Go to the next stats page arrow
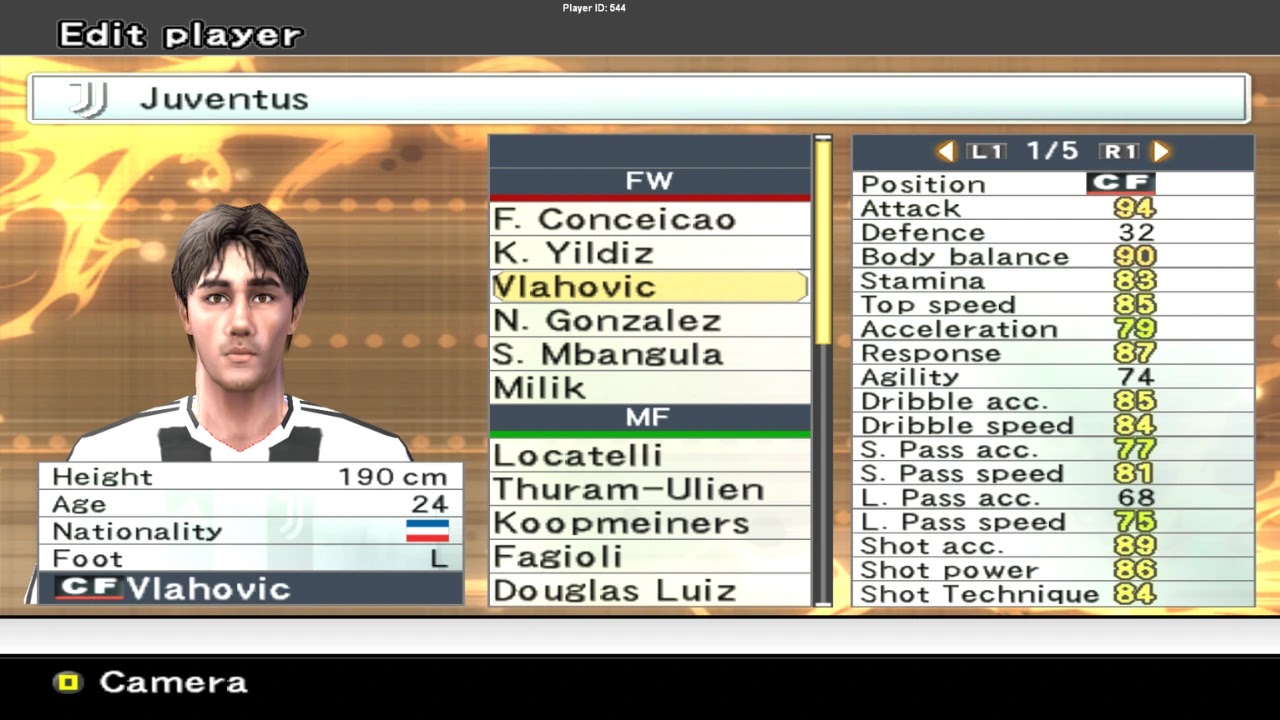 (x=1161, y=152)
